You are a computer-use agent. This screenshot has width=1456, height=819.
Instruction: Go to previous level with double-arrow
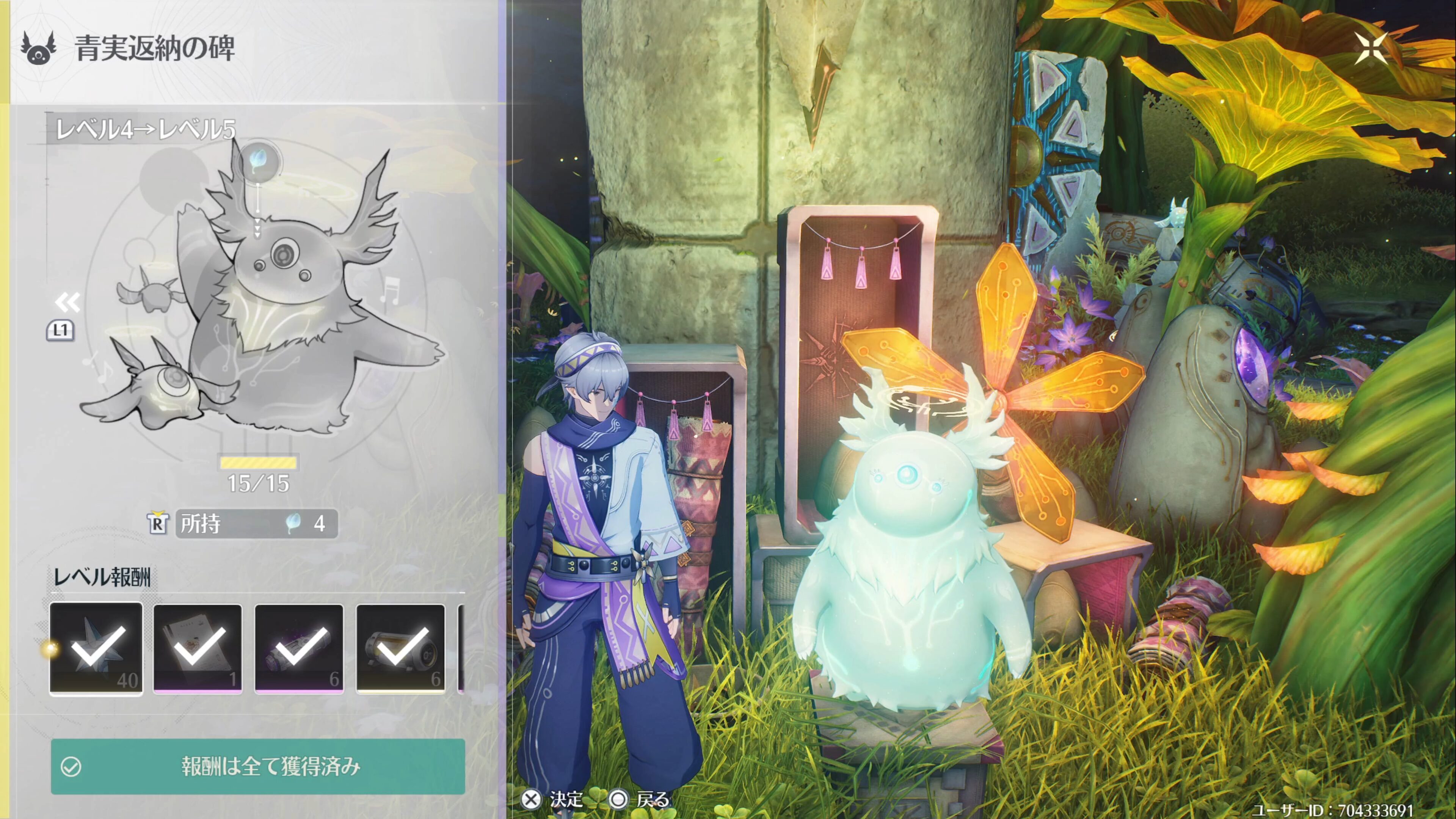tap(67, 303)
